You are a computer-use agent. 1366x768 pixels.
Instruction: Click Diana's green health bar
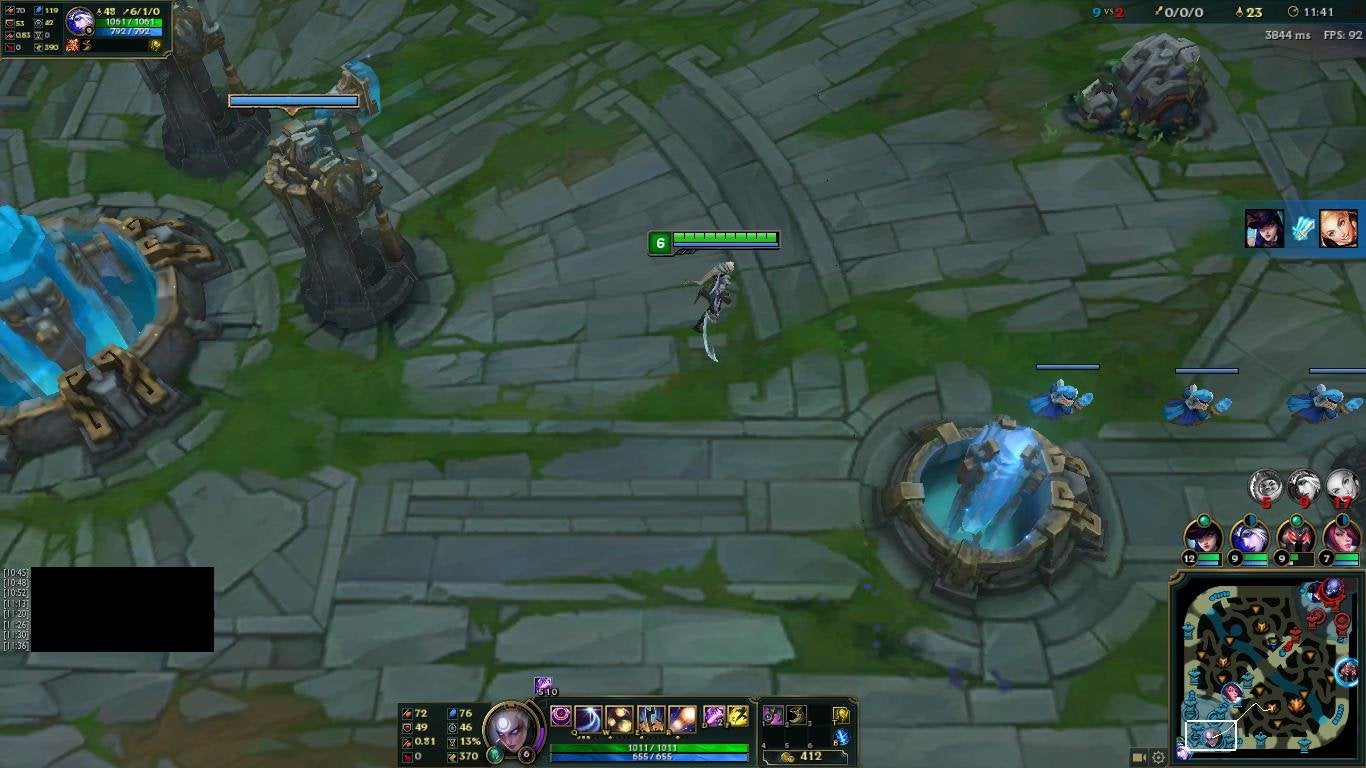pos(651,747)
